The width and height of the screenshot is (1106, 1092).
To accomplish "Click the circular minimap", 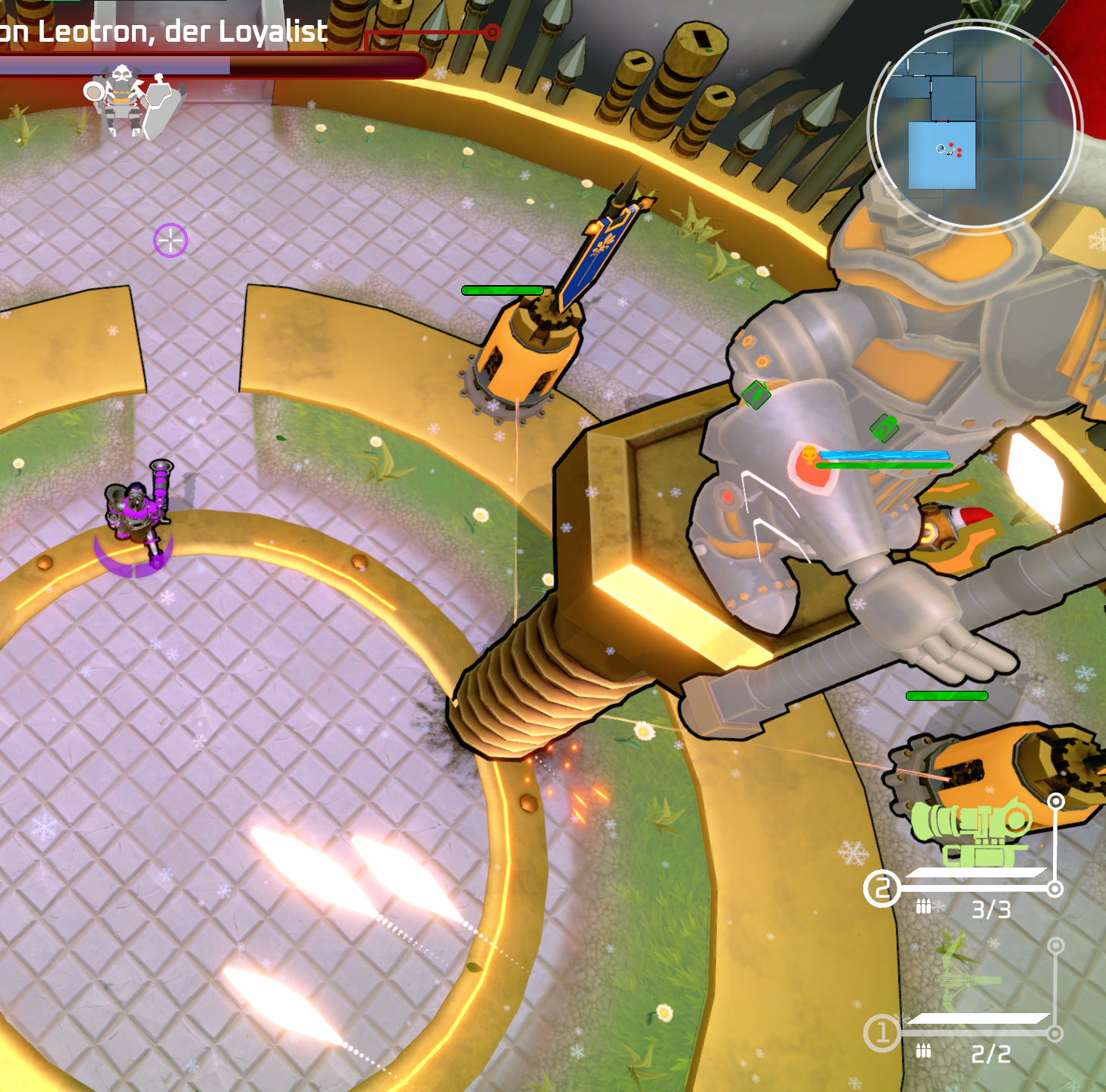I will [974, 127].
